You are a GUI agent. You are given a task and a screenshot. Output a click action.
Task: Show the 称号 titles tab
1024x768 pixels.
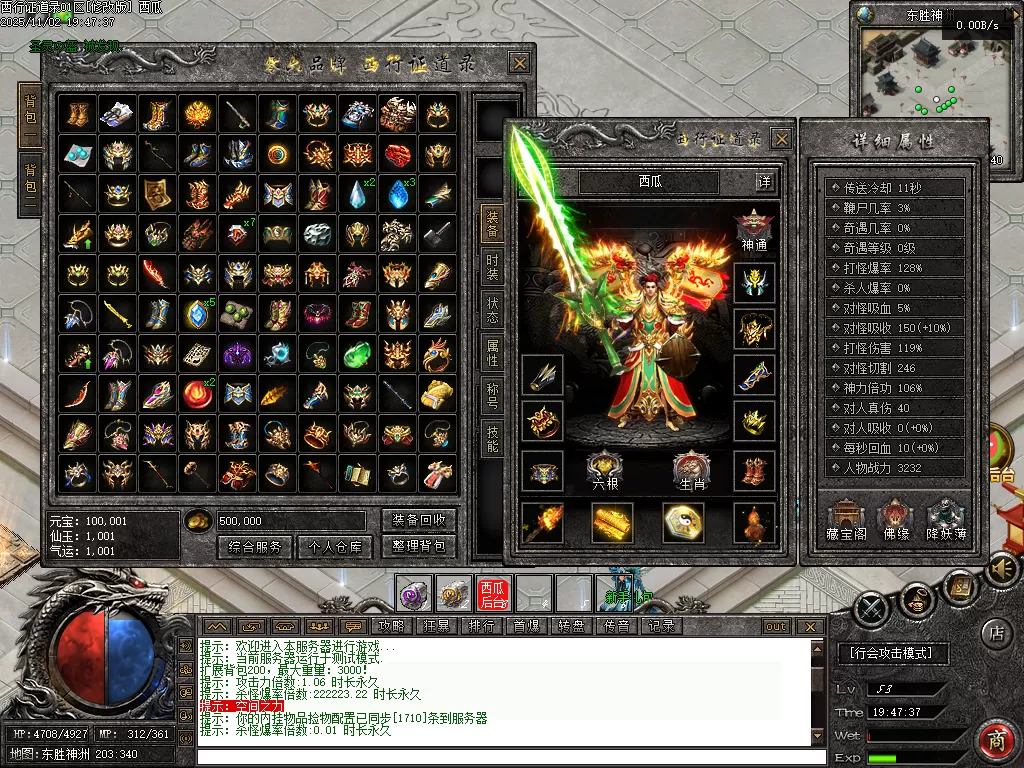pos(492,396)
